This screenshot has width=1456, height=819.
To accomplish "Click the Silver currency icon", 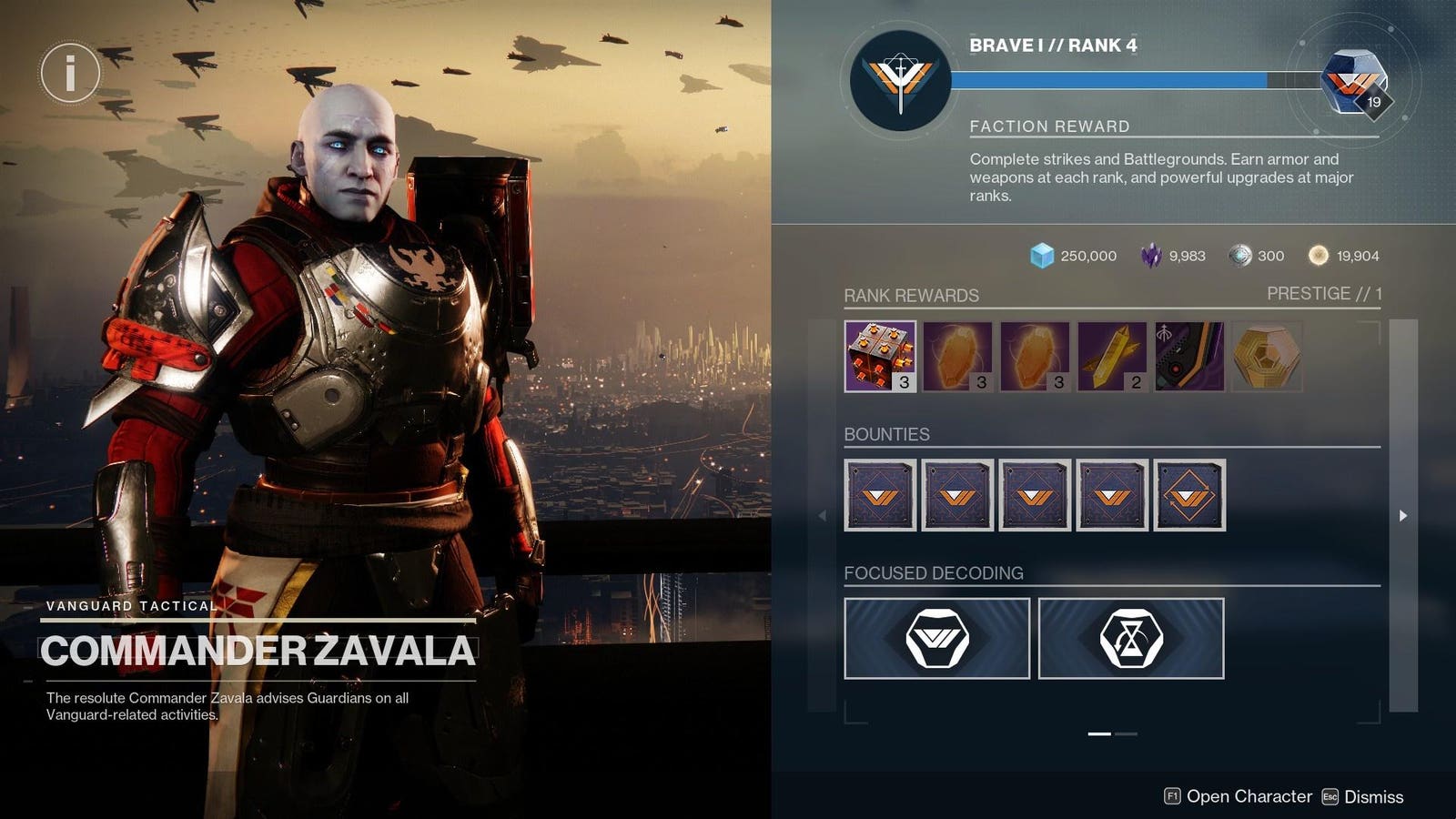I will [x=1241, y=256].
